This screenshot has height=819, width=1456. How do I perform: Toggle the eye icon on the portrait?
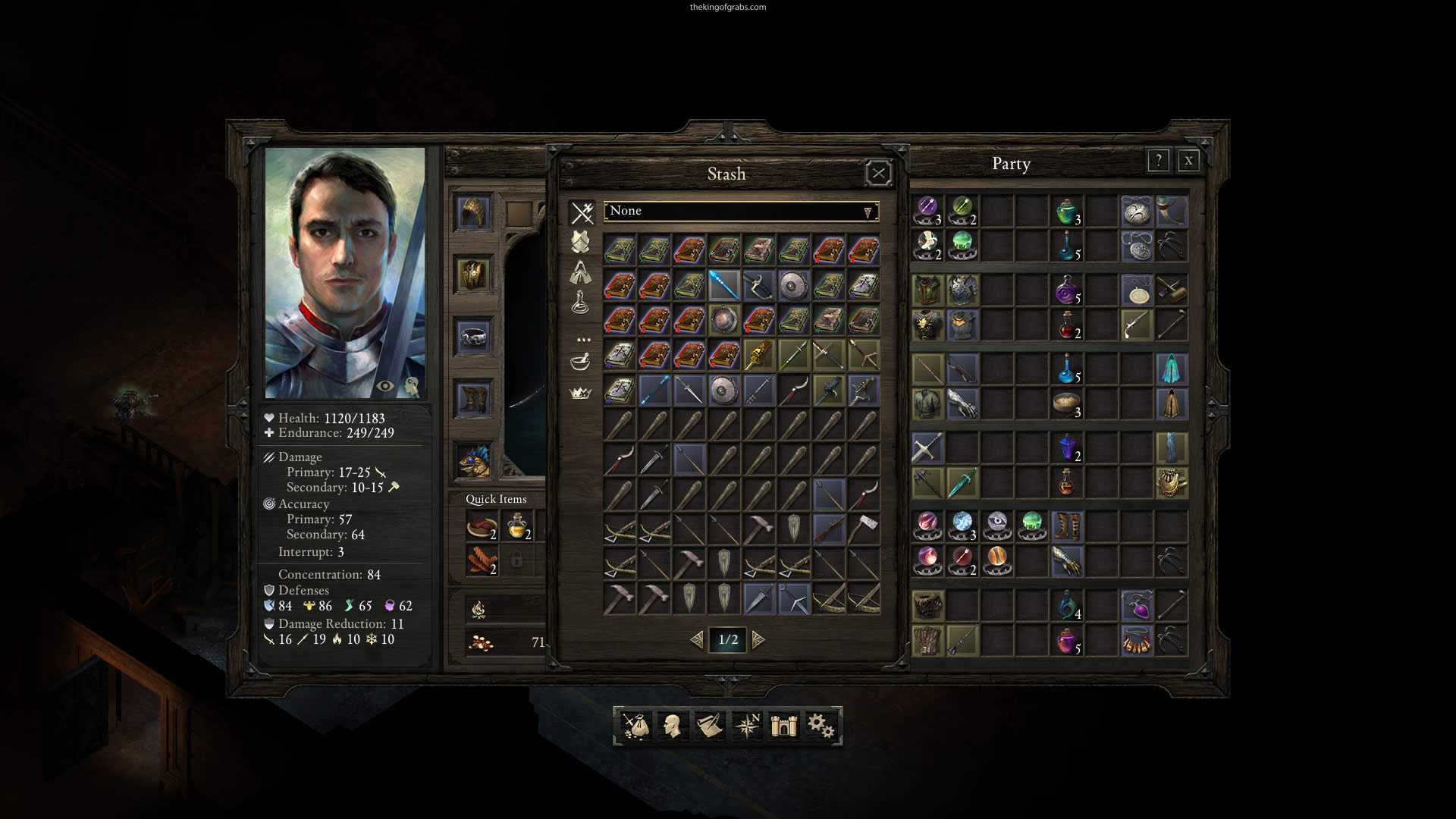pyautogui.click(x=385, y=386)
